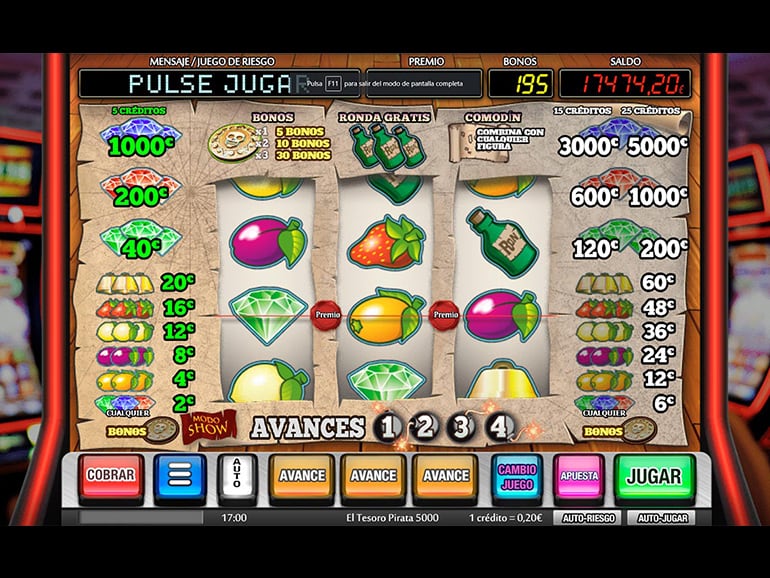Open the blue hamburger menu button
The width and height of the screenshot is (770, 578).
click(x=180, y=477)
